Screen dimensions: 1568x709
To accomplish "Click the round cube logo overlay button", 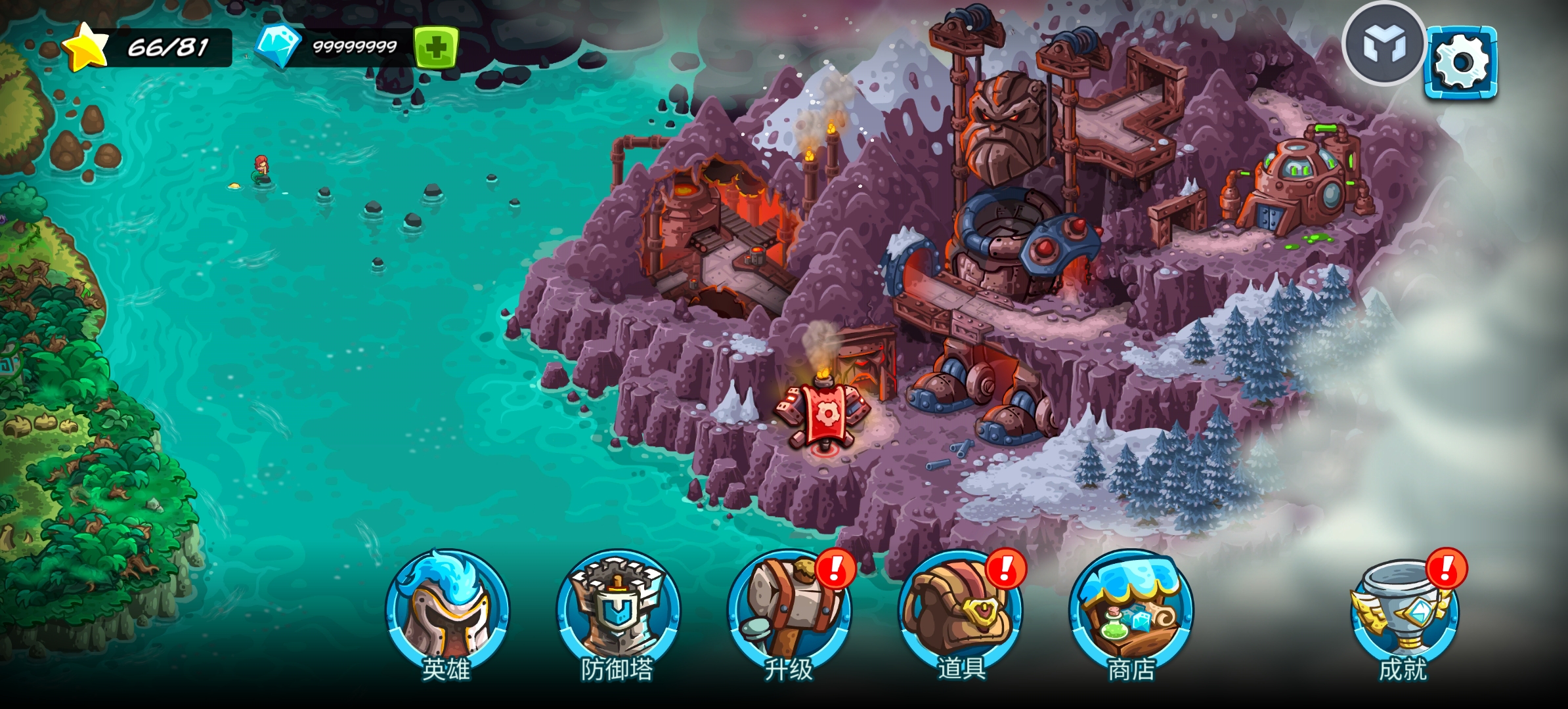I will click(1383, 45).
